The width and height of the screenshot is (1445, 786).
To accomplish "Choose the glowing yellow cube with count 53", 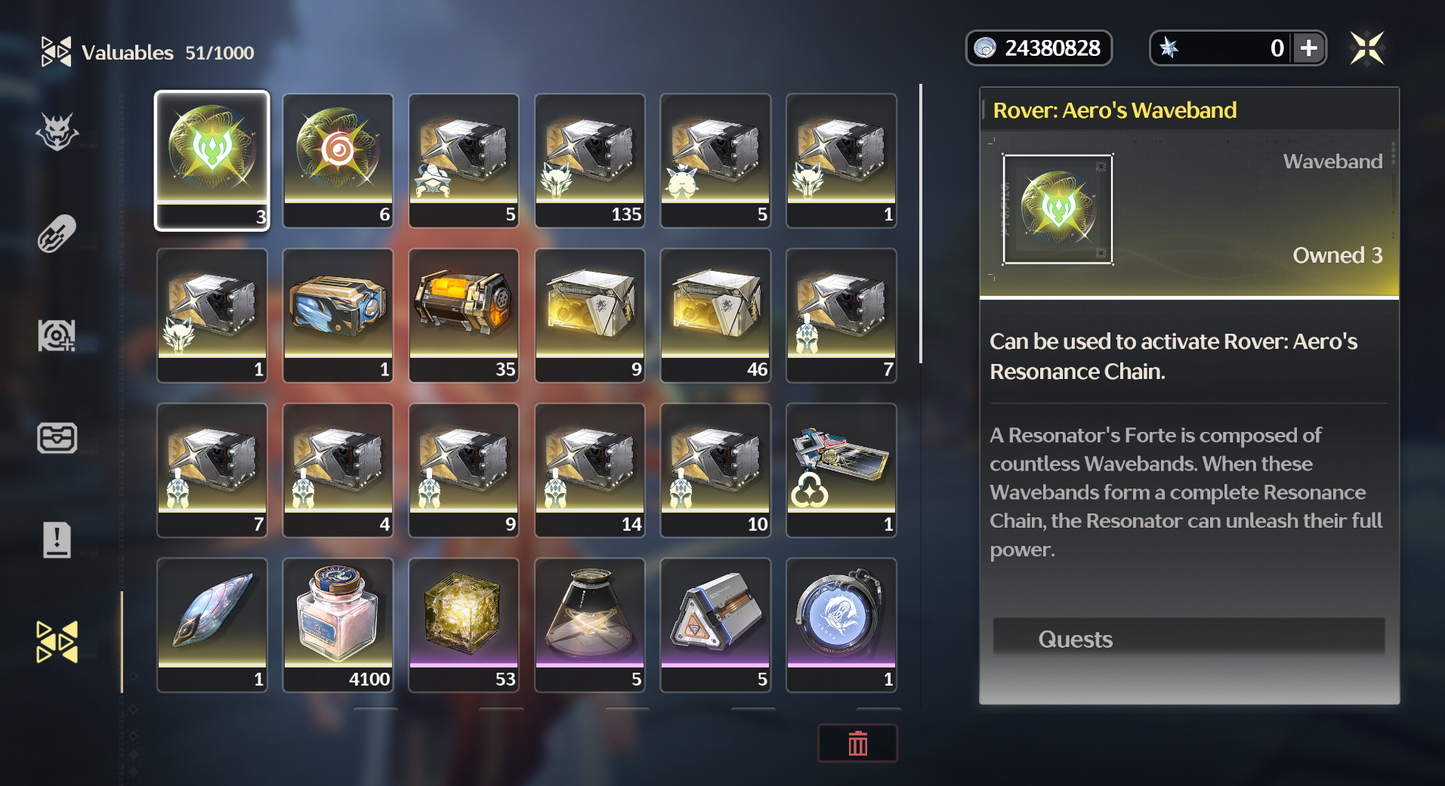I will (464, 625).
